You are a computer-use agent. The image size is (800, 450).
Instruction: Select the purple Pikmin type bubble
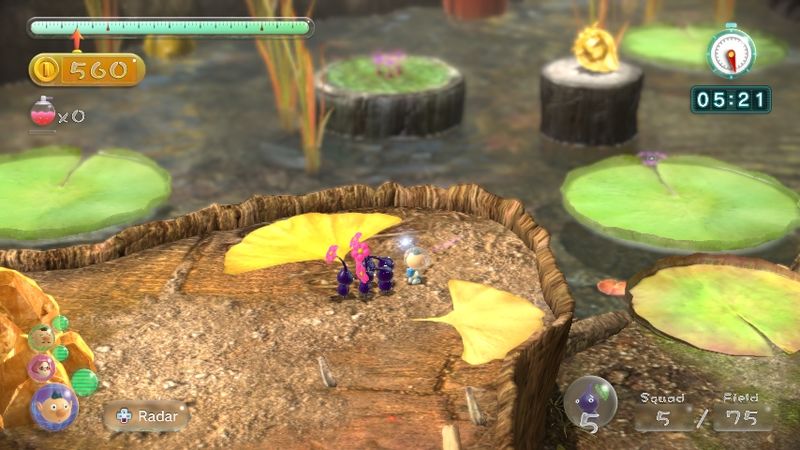[590, 402]
